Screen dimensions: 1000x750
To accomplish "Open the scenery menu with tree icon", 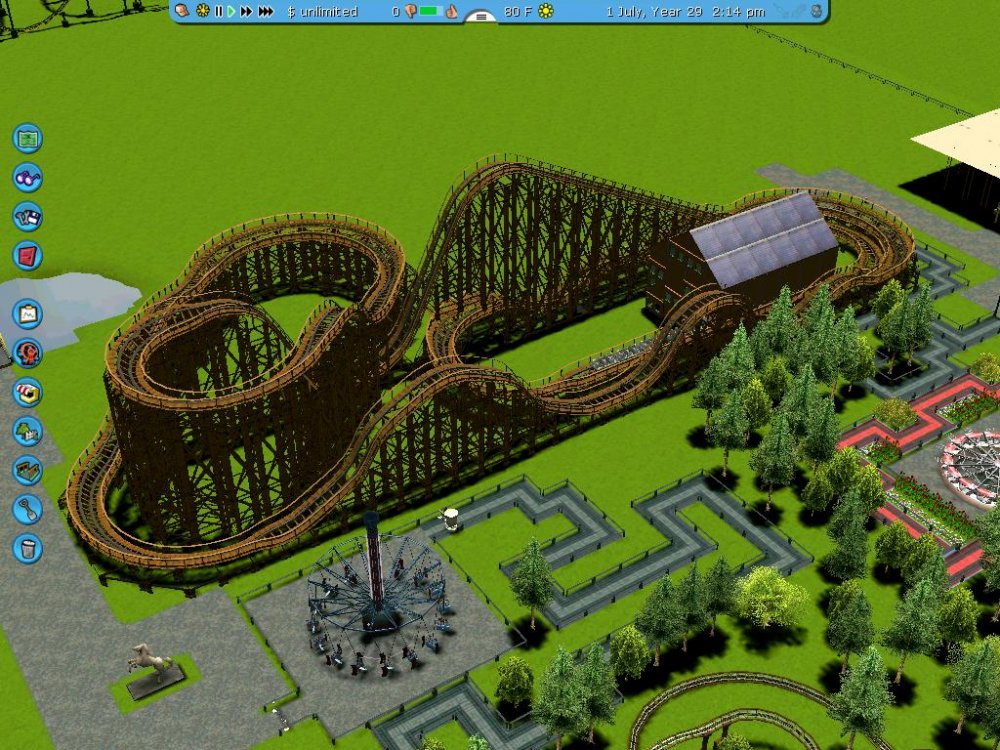I will coord(27,431).
